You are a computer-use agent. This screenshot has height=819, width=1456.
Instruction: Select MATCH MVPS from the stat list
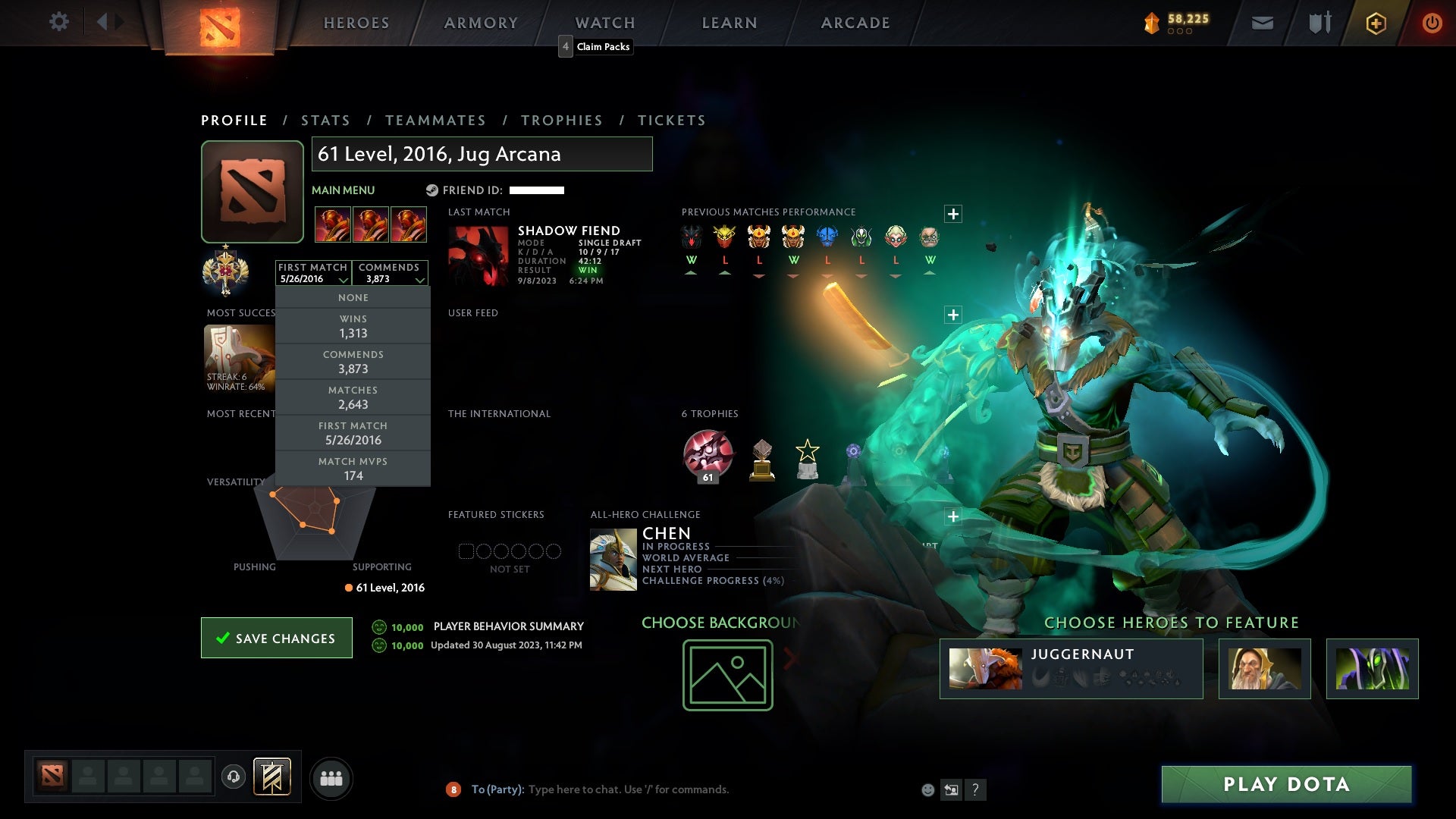point(353,468)
